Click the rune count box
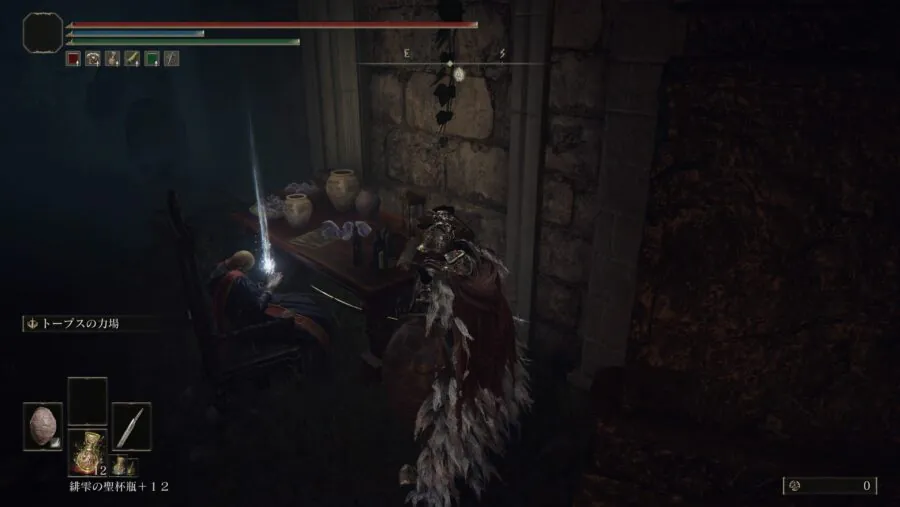The width and height of the screenshot is (900, 507). [x=829, y=486]
